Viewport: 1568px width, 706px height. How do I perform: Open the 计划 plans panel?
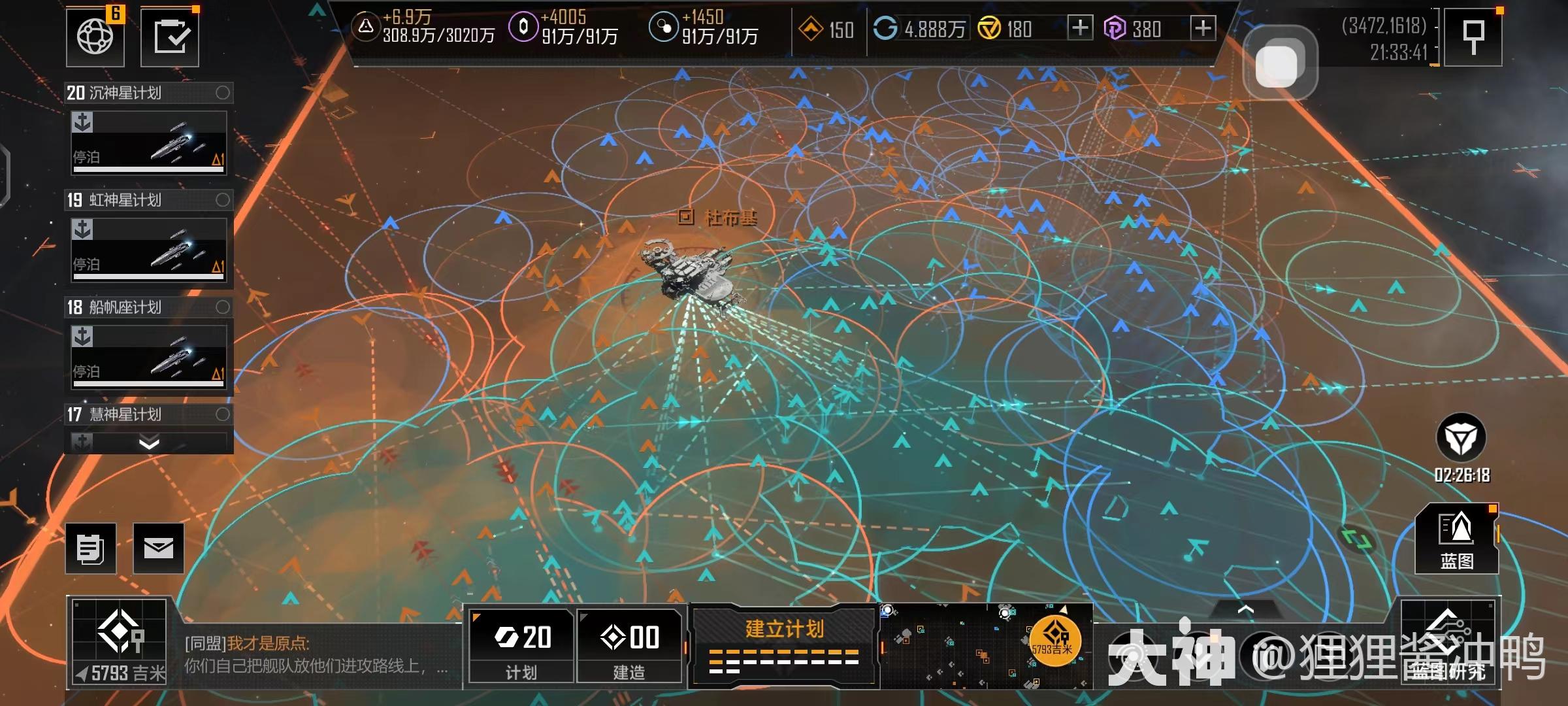click(x=521, y=645)
